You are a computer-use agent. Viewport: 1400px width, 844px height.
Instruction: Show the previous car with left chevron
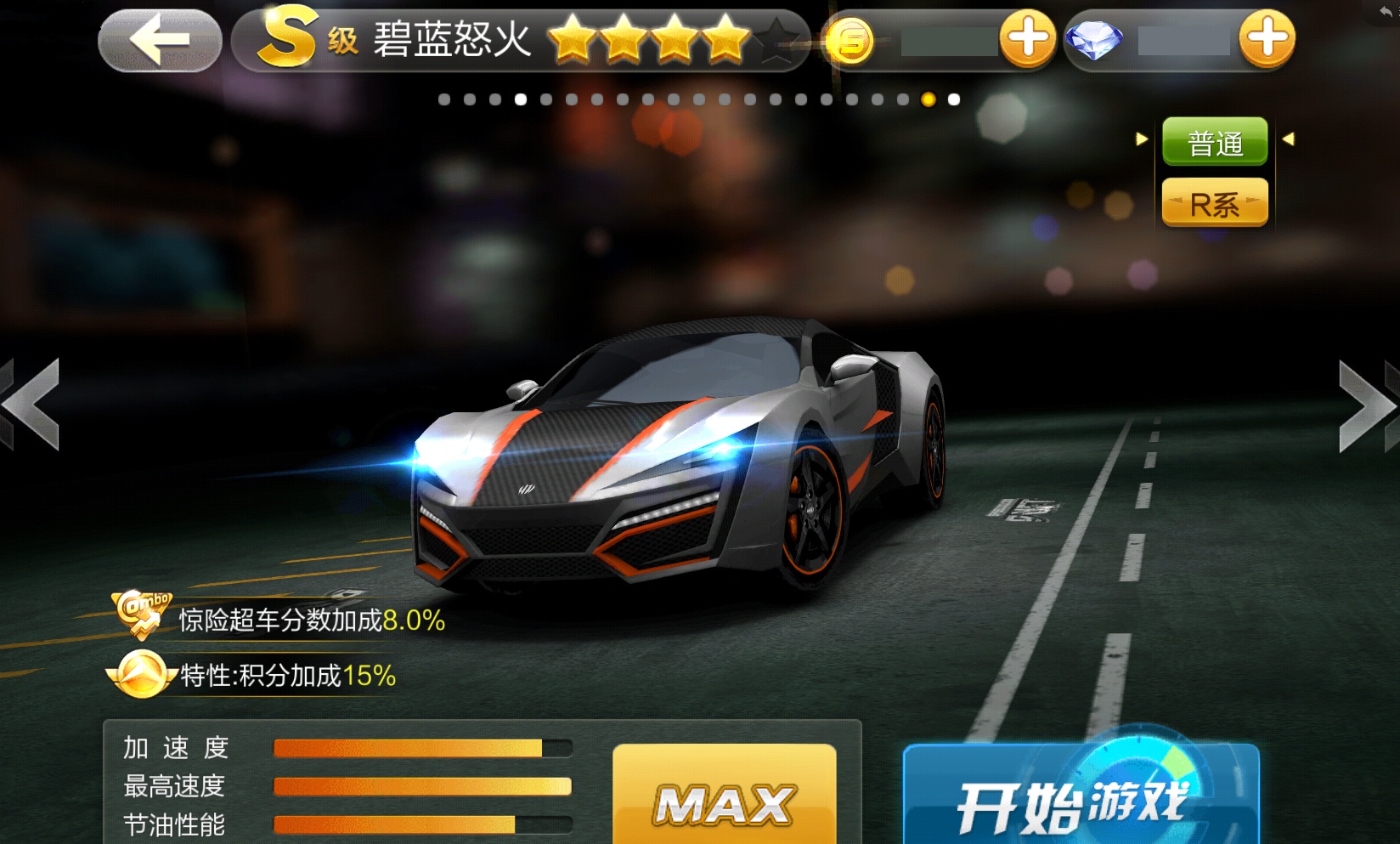click(x=32, y=405)
